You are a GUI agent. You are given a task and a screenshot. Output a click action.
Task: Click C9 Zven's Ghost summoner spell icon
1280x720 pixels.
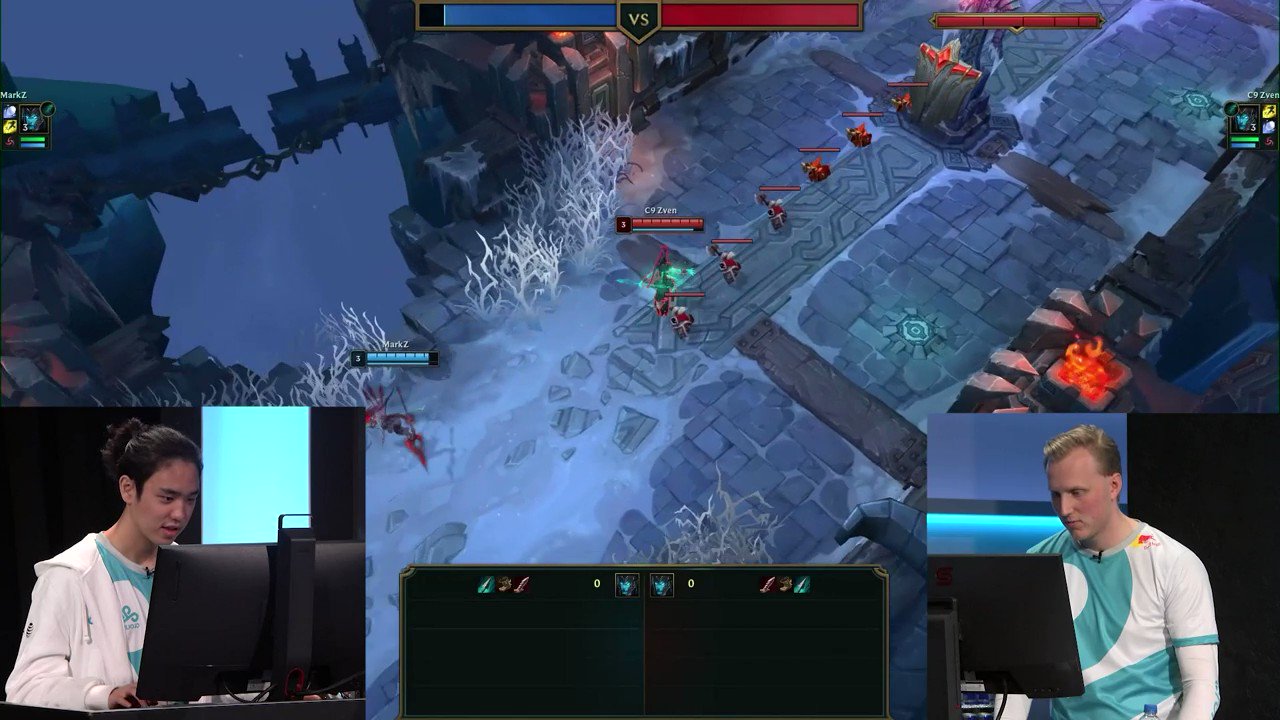(1269, 126)
